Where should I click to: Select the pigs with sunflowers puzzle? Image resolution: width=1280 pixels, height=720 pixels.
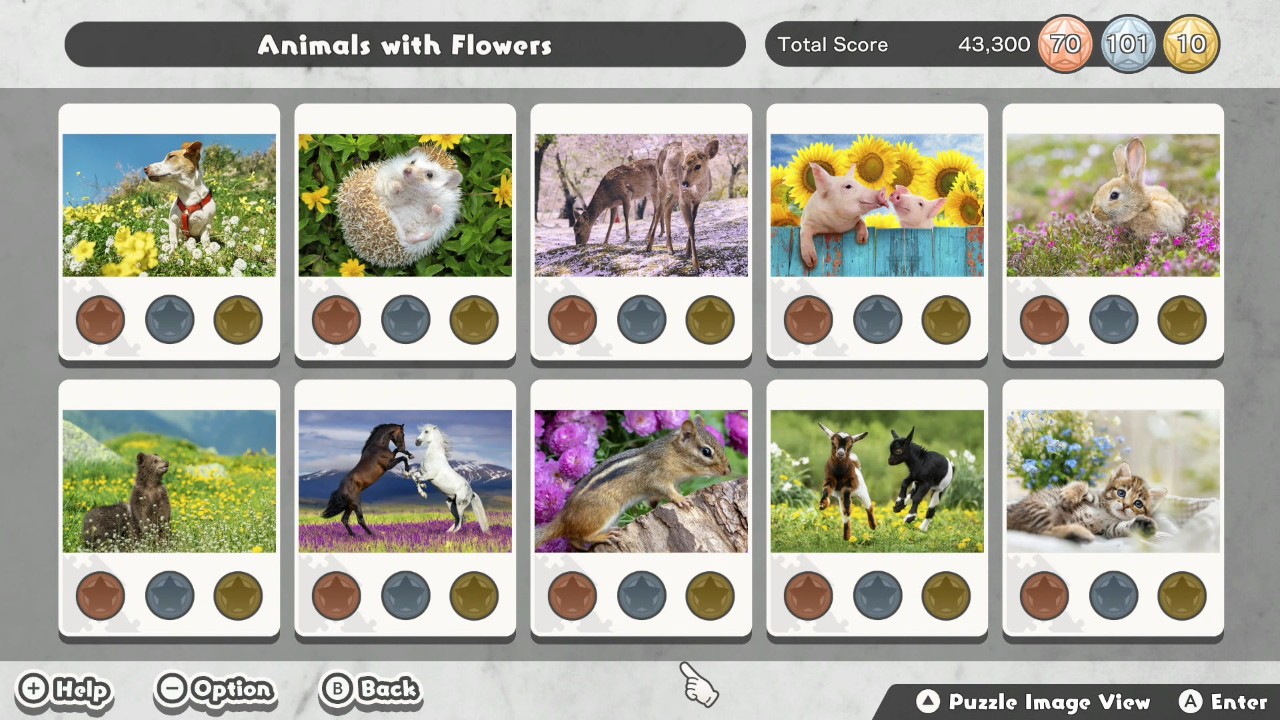tap(877, 204)
